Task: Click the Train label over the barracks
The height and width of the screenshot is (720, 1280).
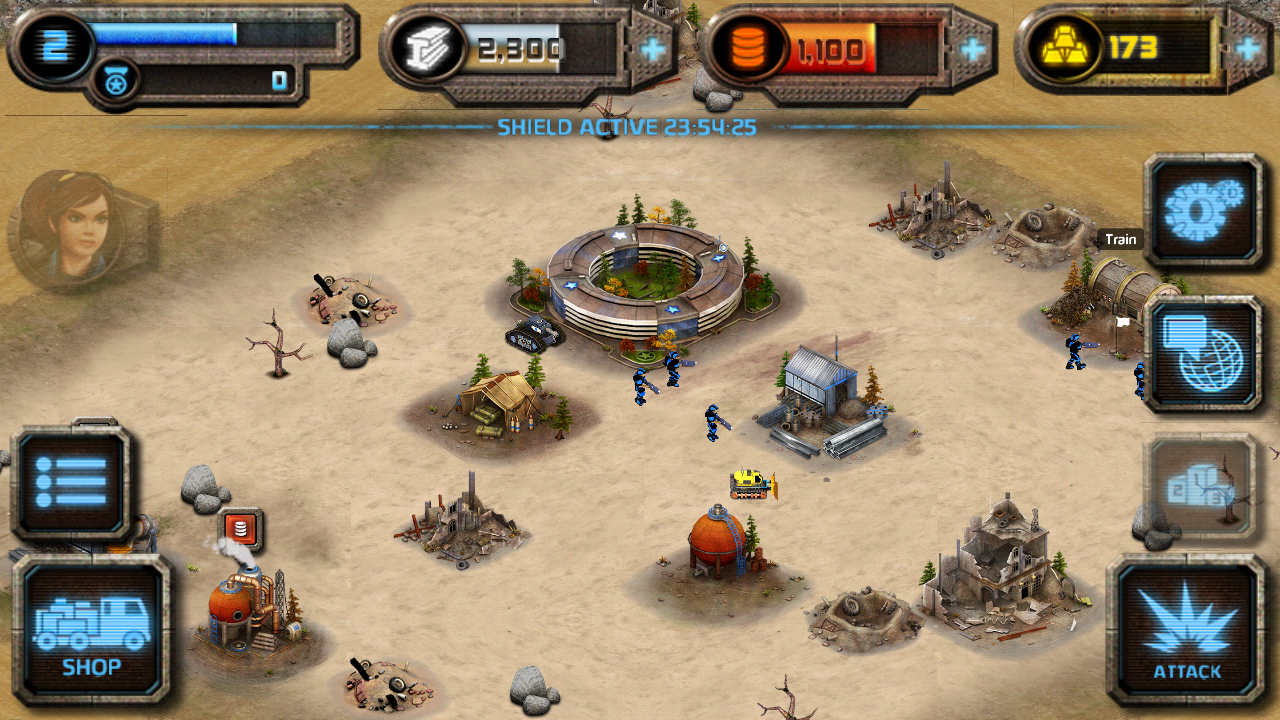Action: coord(1120,239)
